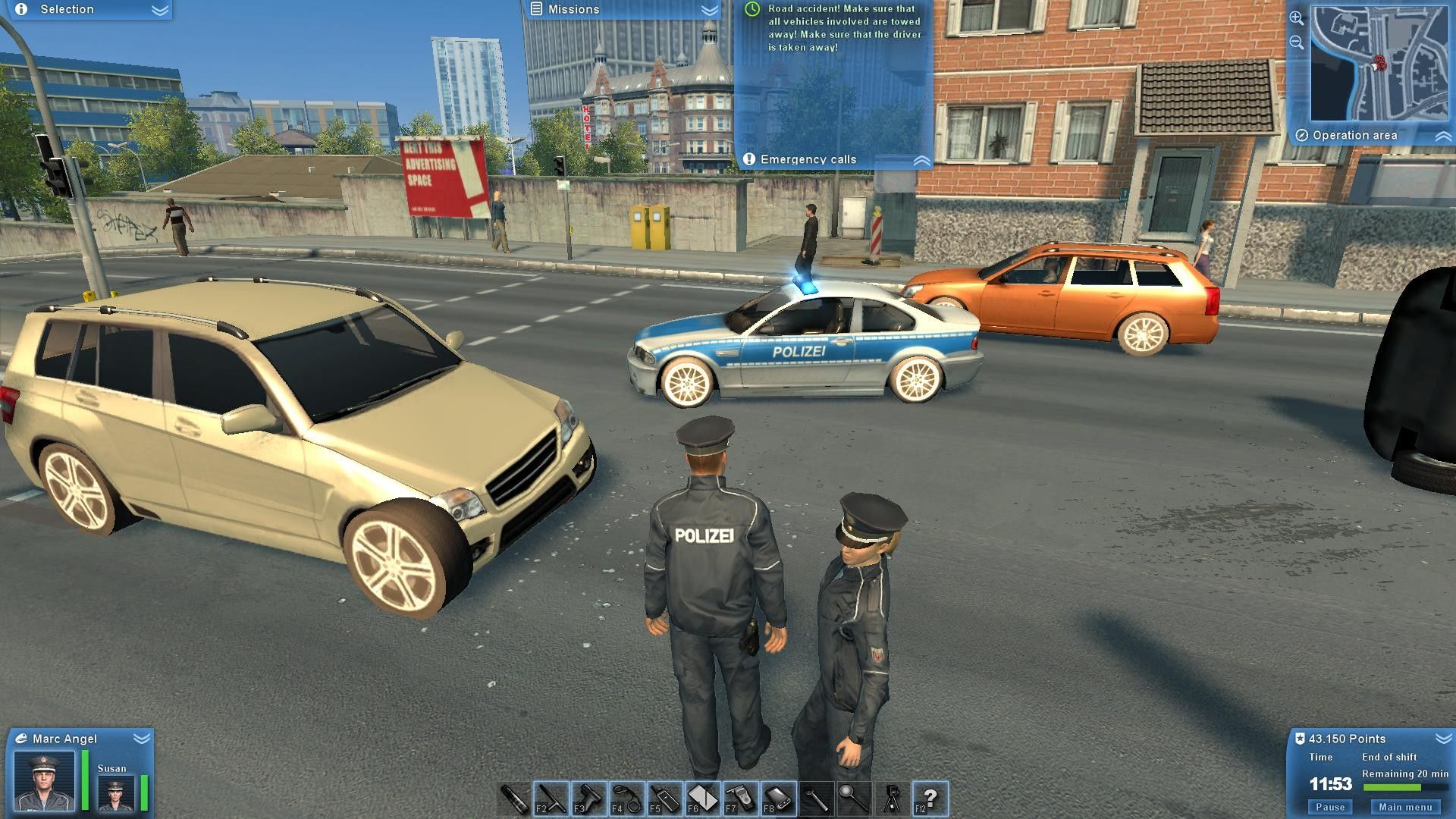Expand the Selection panel
Viewport: 1456px width, 819px height.
(x=159, y=10)
